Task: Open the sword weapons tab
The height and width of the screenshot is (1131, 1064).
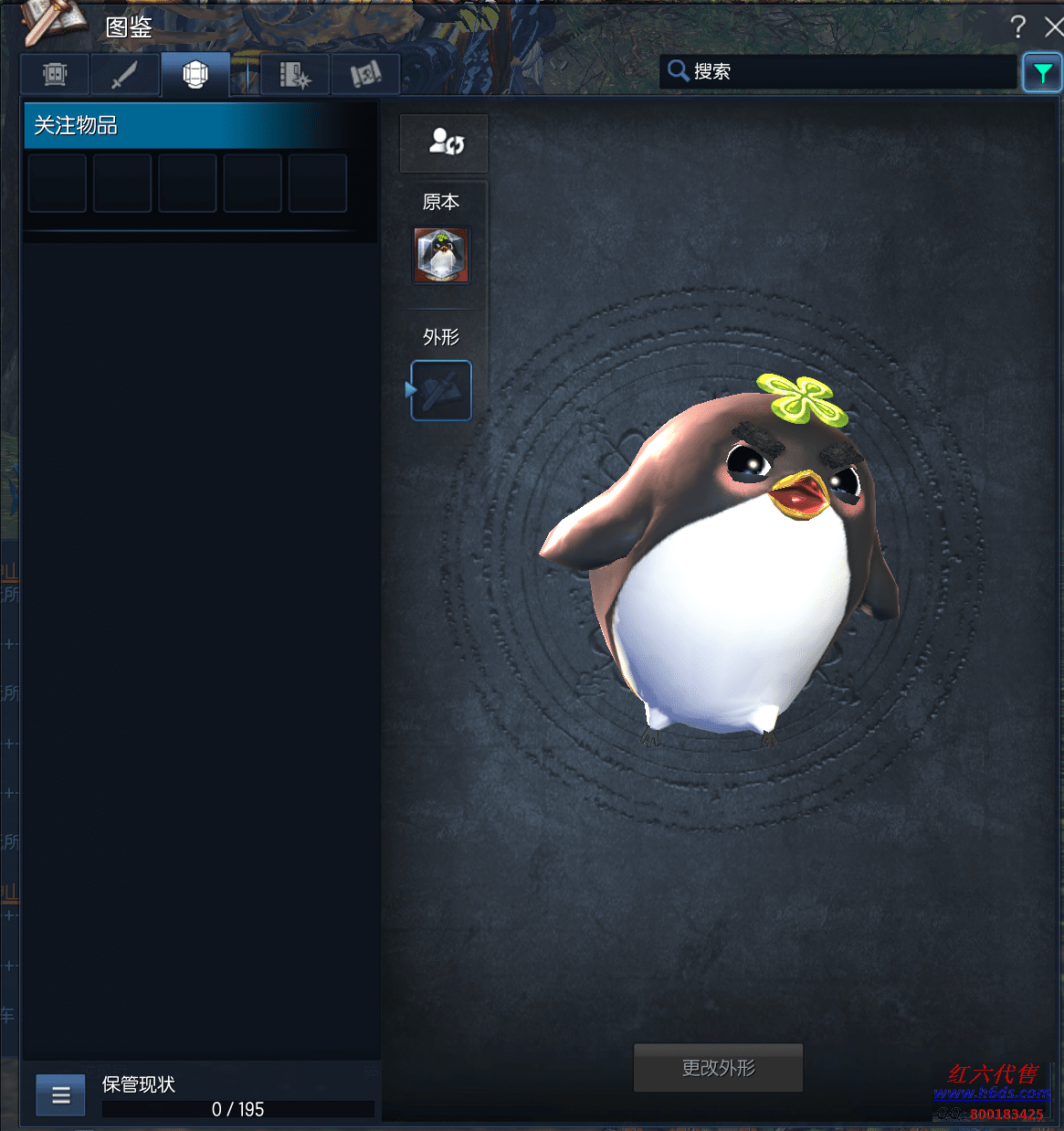Action: click(125, 74)
